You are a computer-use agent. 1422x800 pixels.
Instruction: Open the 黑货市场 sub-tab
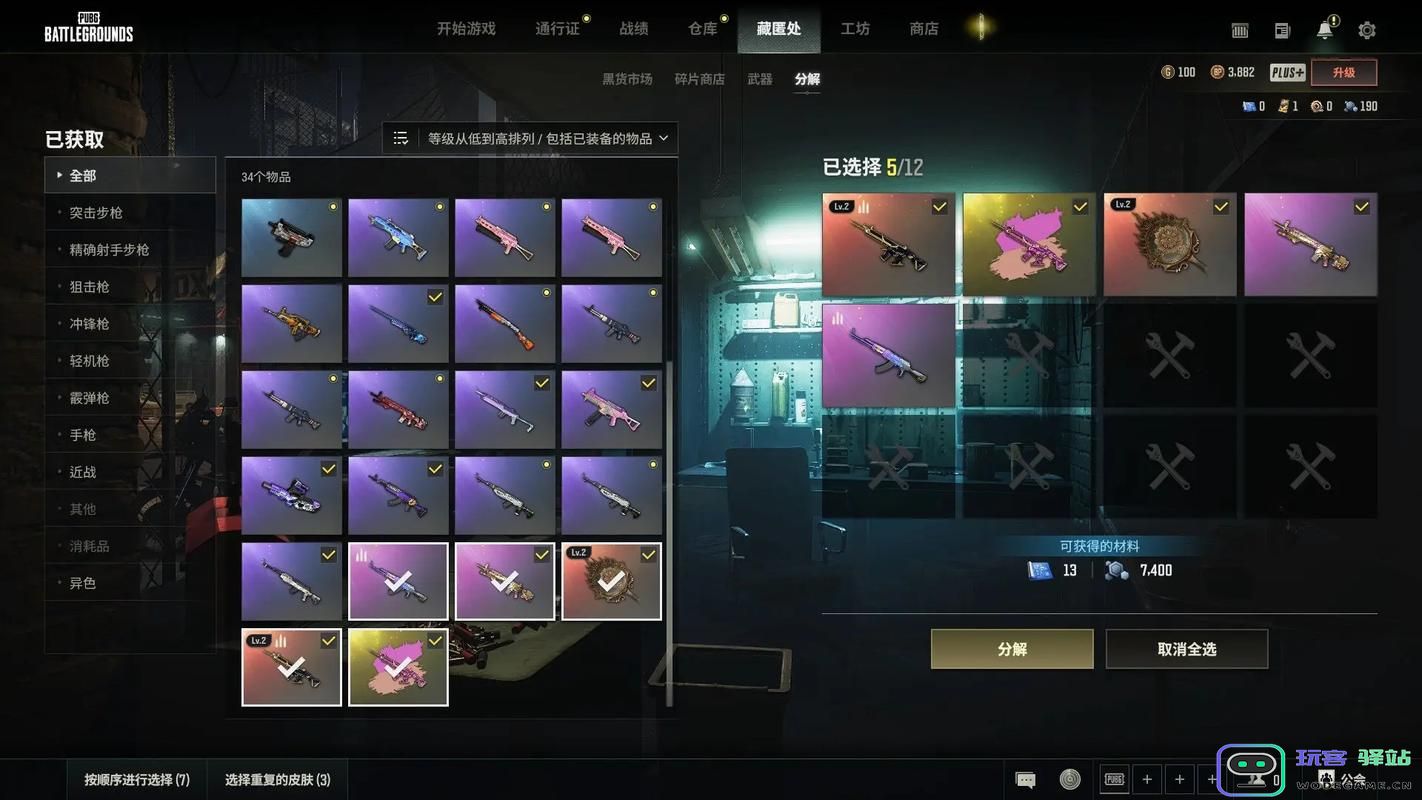click(627, 77)
